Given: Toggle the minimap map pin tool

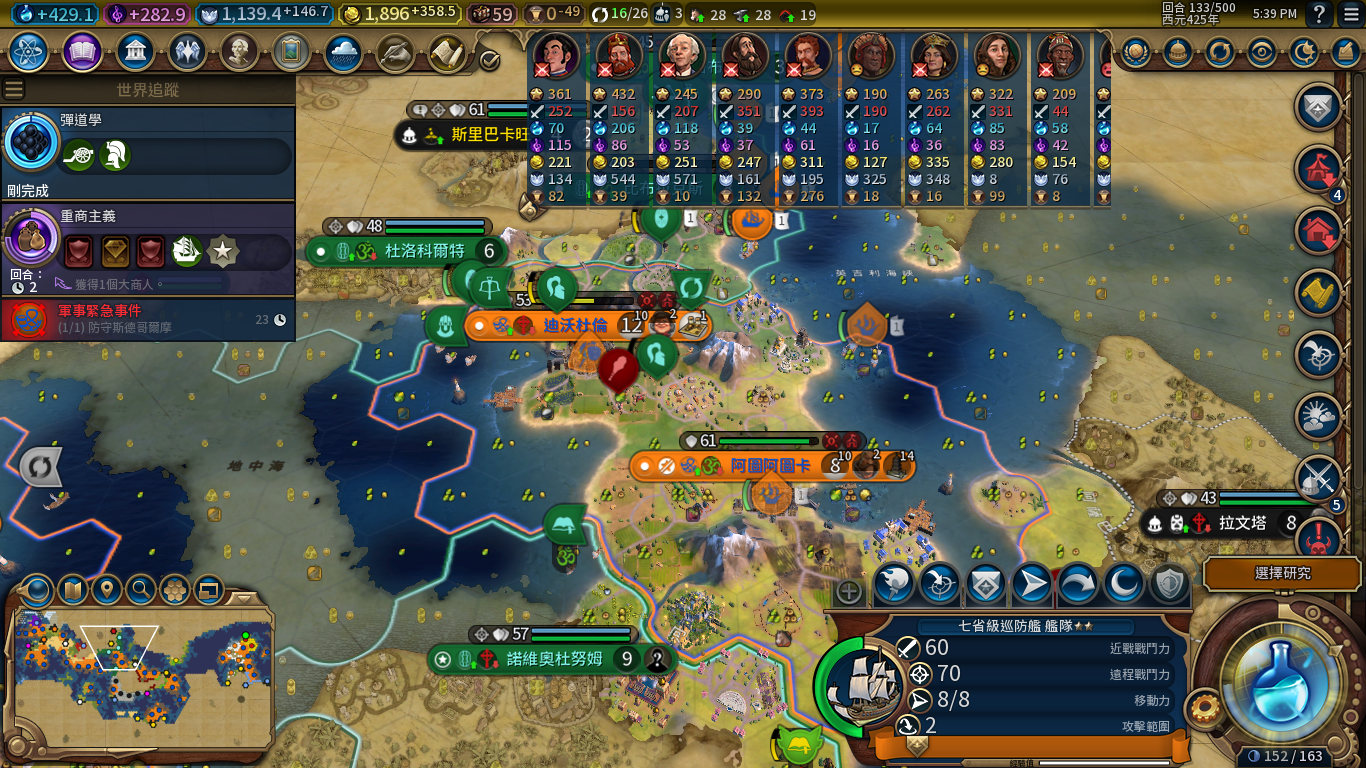Looking at the screenshot, I should click(x=107, y=590).
